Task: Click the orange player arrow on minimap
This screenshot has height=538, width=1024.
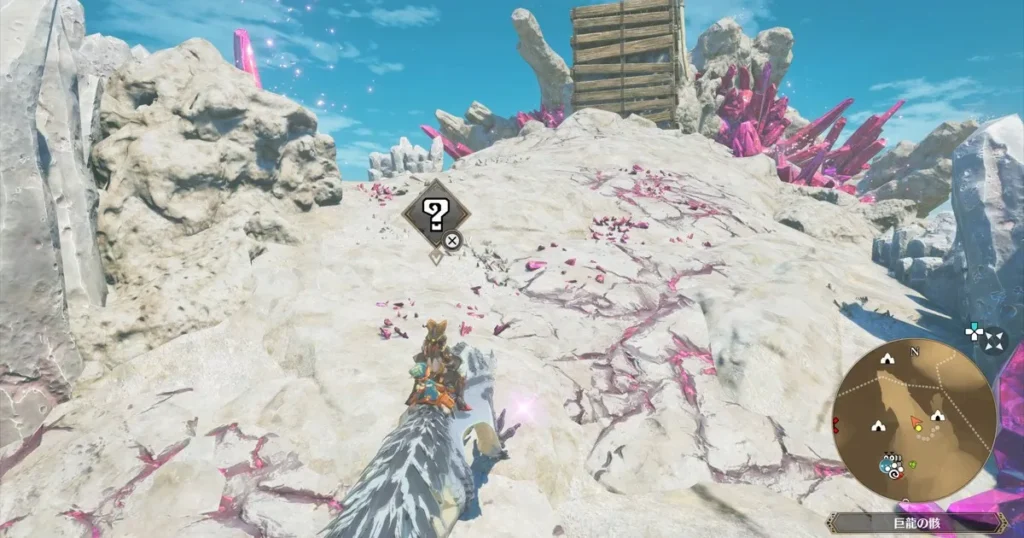Action: pyautogui.click(x=916, y=422)
